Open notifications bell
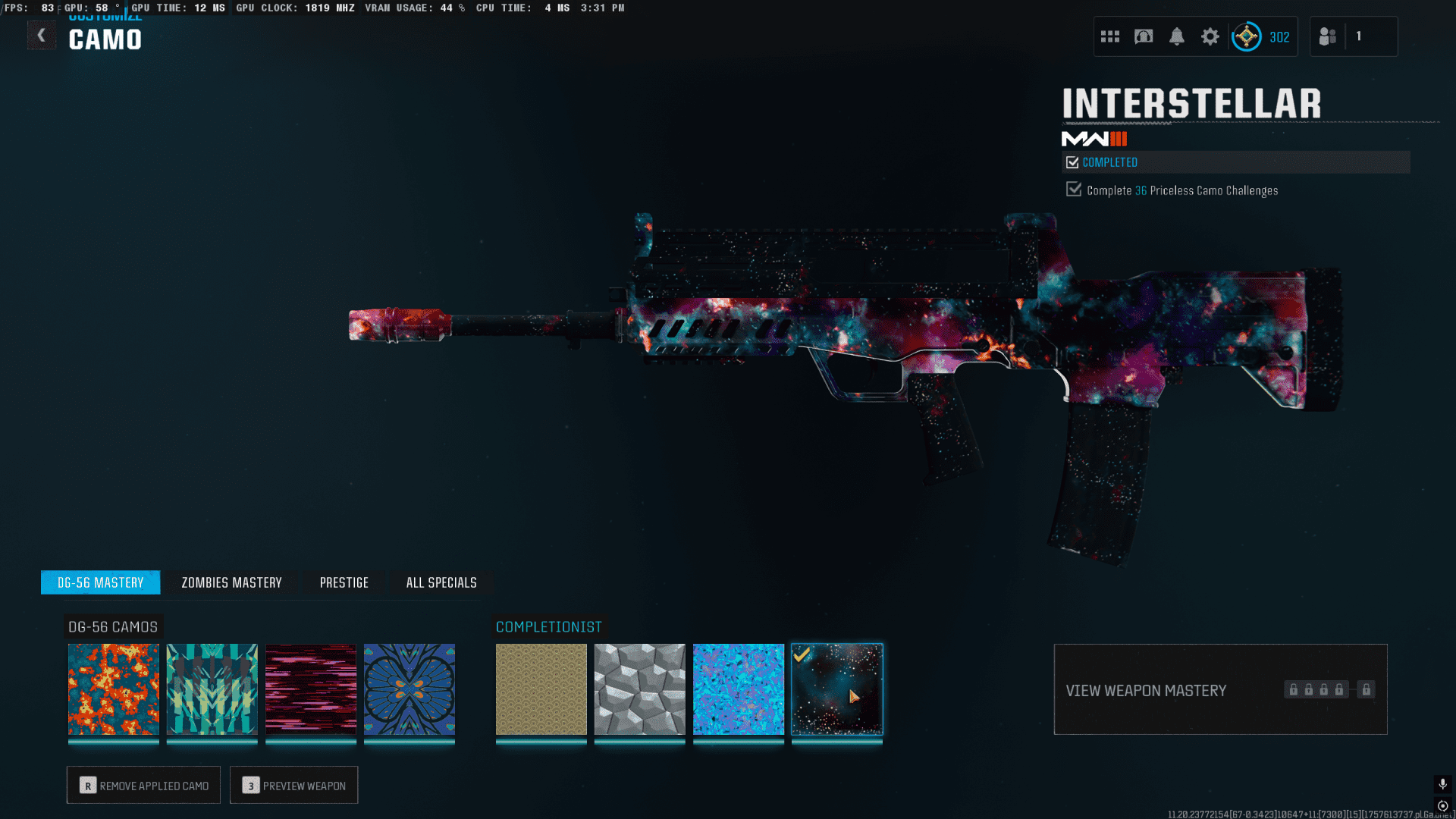The image size is (1456, 819). tap(1177, 36)
